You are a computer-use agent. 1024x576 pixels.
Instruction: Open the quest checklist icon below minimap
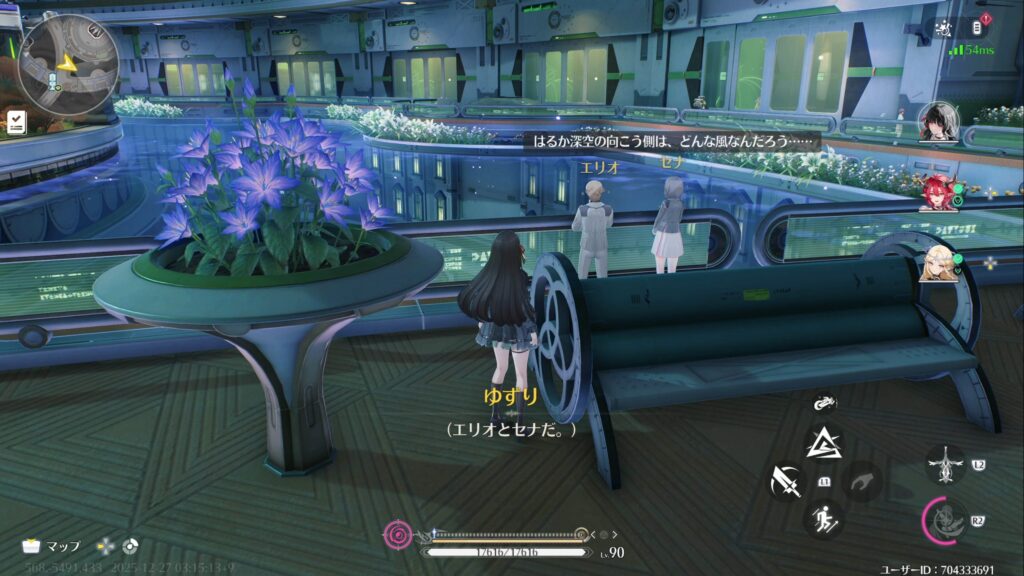point(16,122)
